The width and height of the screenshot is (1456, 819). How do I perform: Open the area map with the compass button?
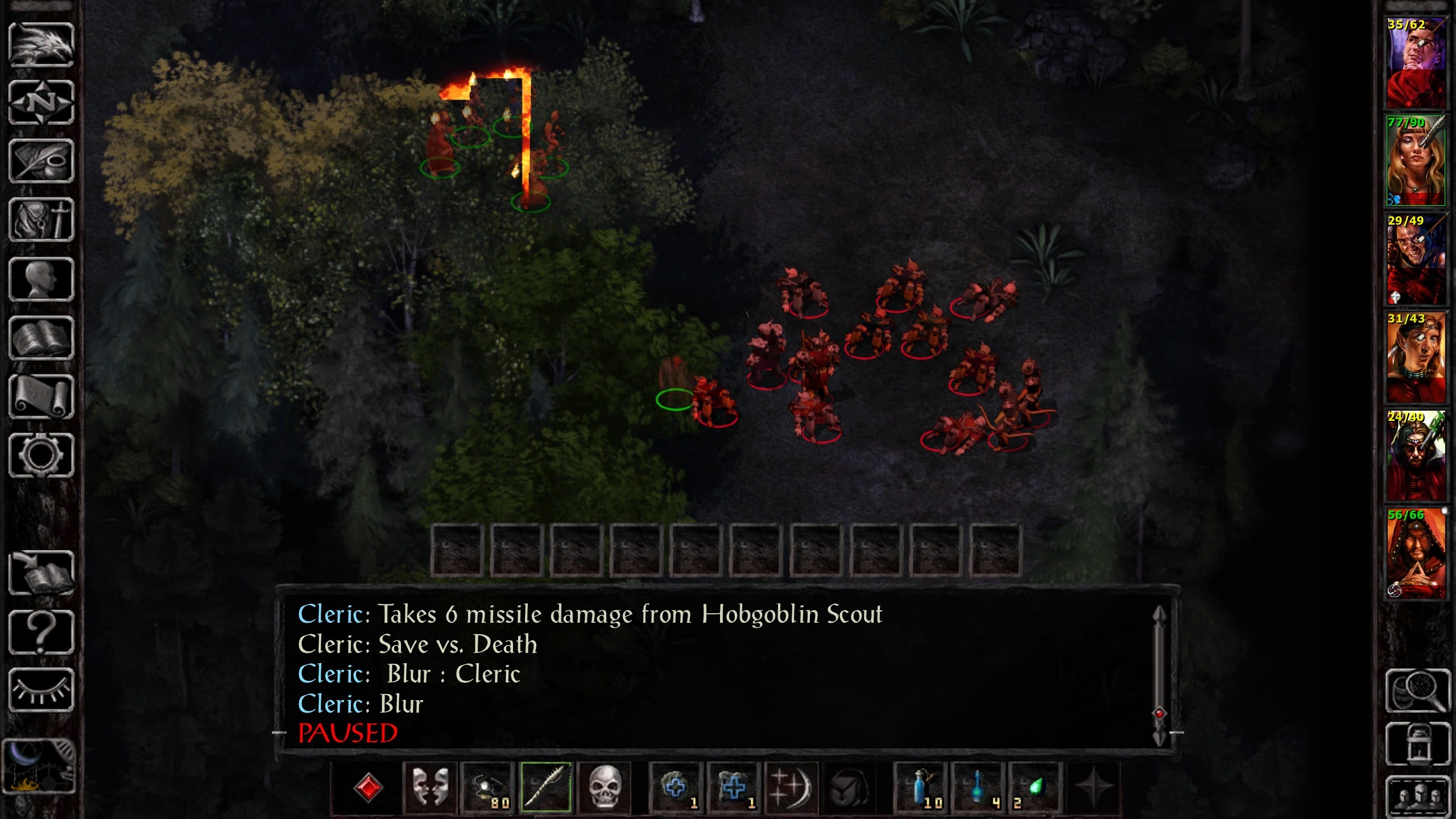coord(42,103)
